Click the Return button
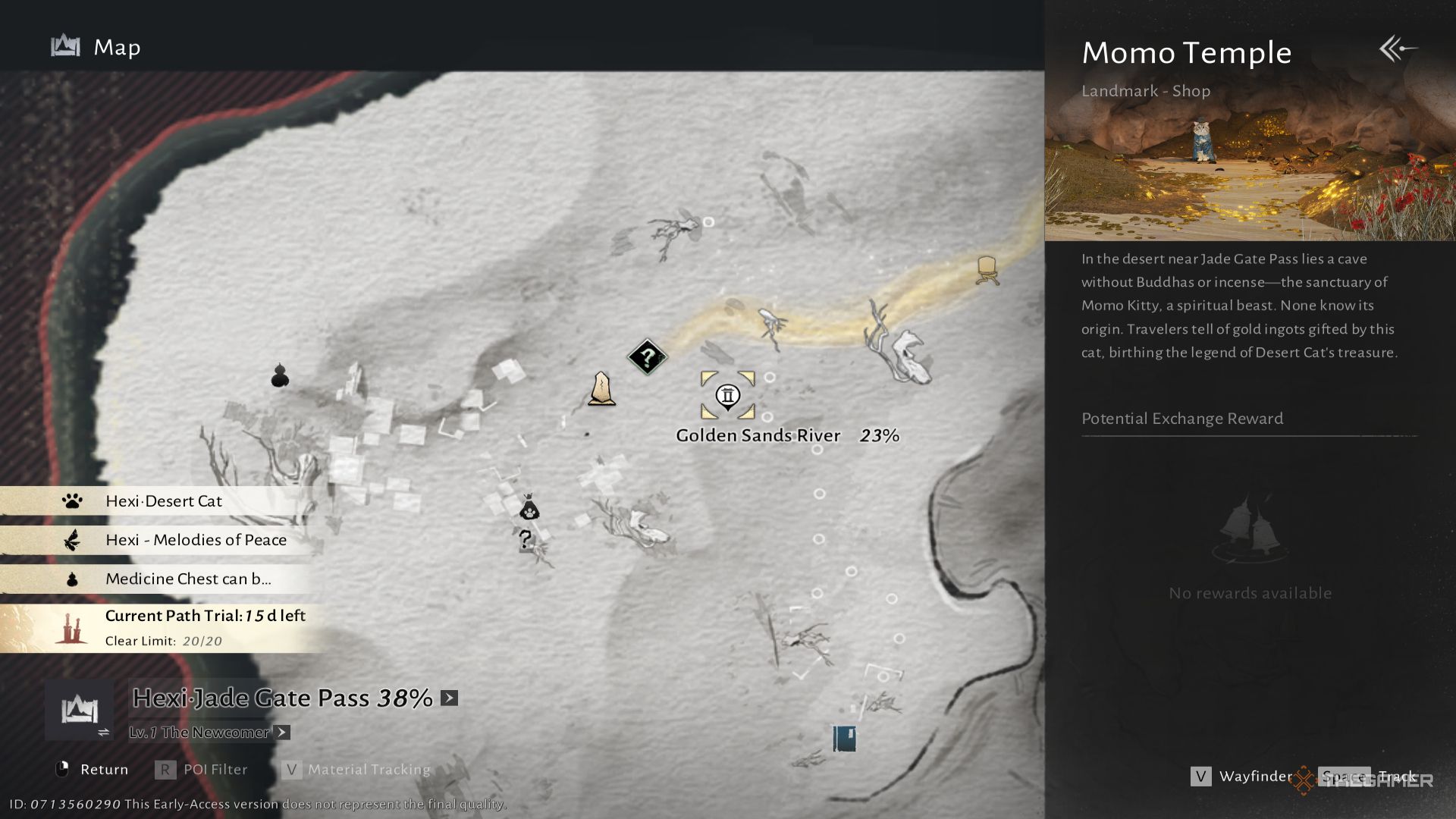1456x819 pixels. 93,770
